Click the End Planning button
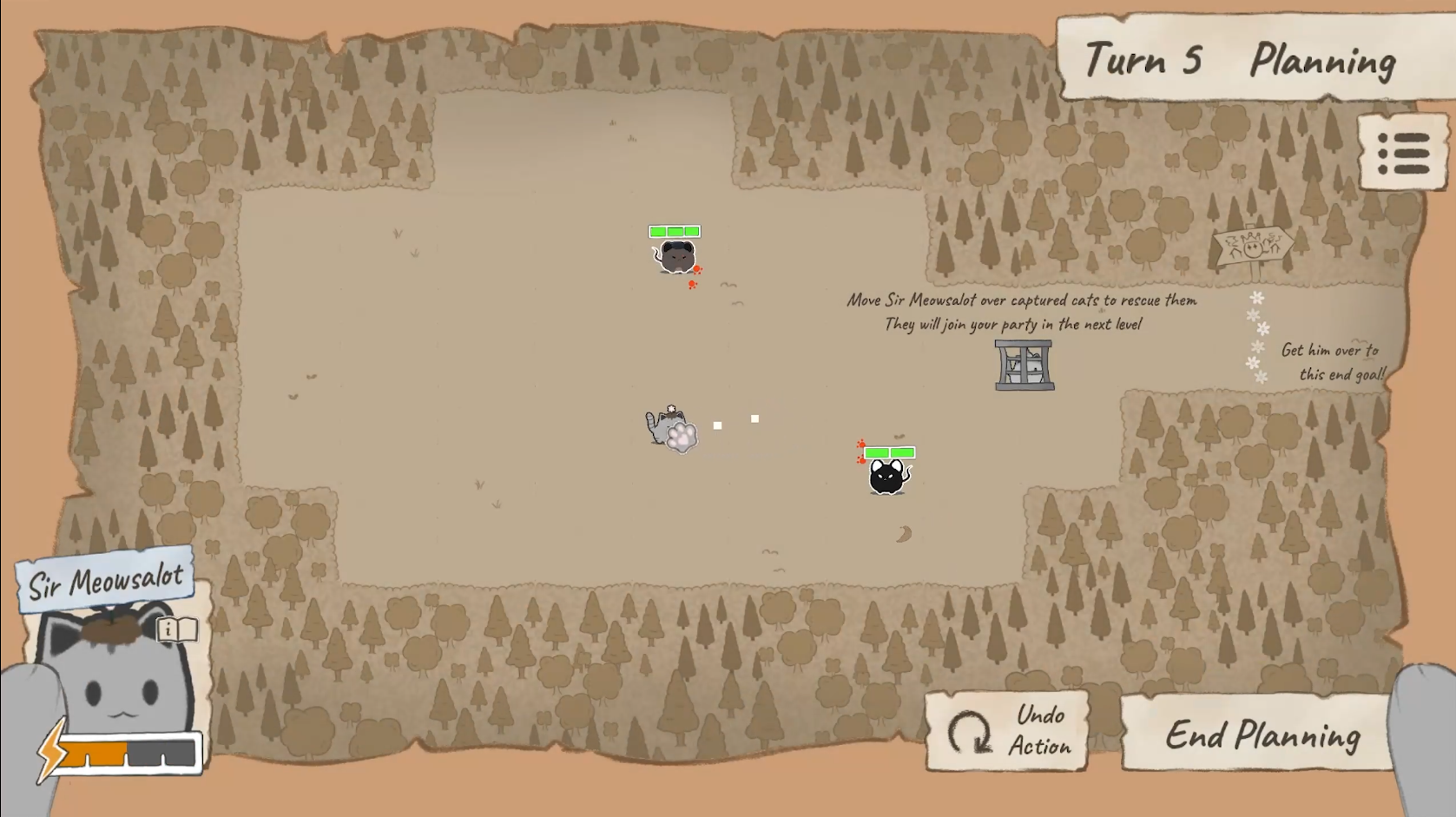Viewport: 1456px width, 817px height. click(x=1261, y=735)
